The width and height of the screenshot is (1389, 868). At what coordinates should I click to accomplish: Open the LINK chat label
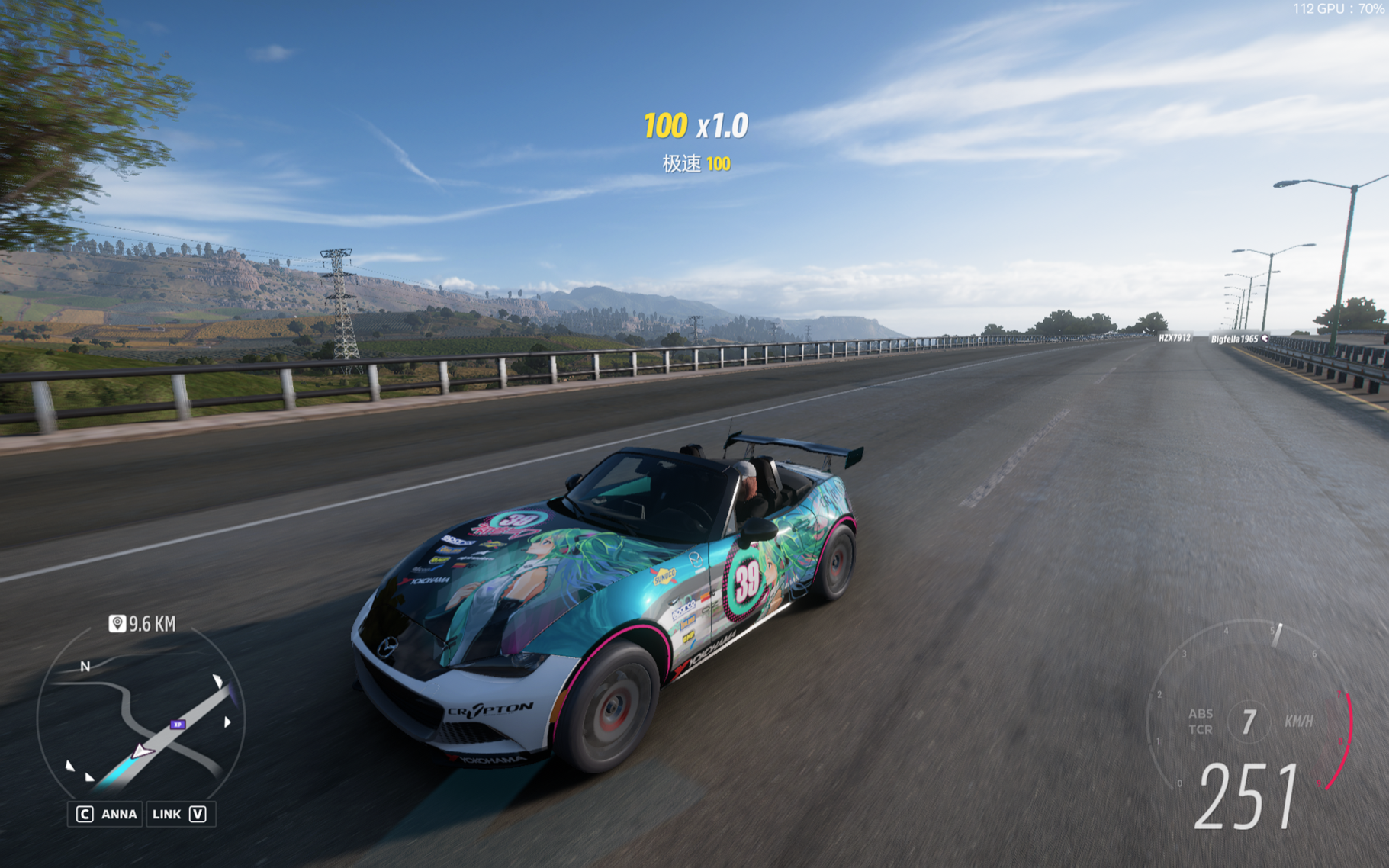tap(166, 815)
